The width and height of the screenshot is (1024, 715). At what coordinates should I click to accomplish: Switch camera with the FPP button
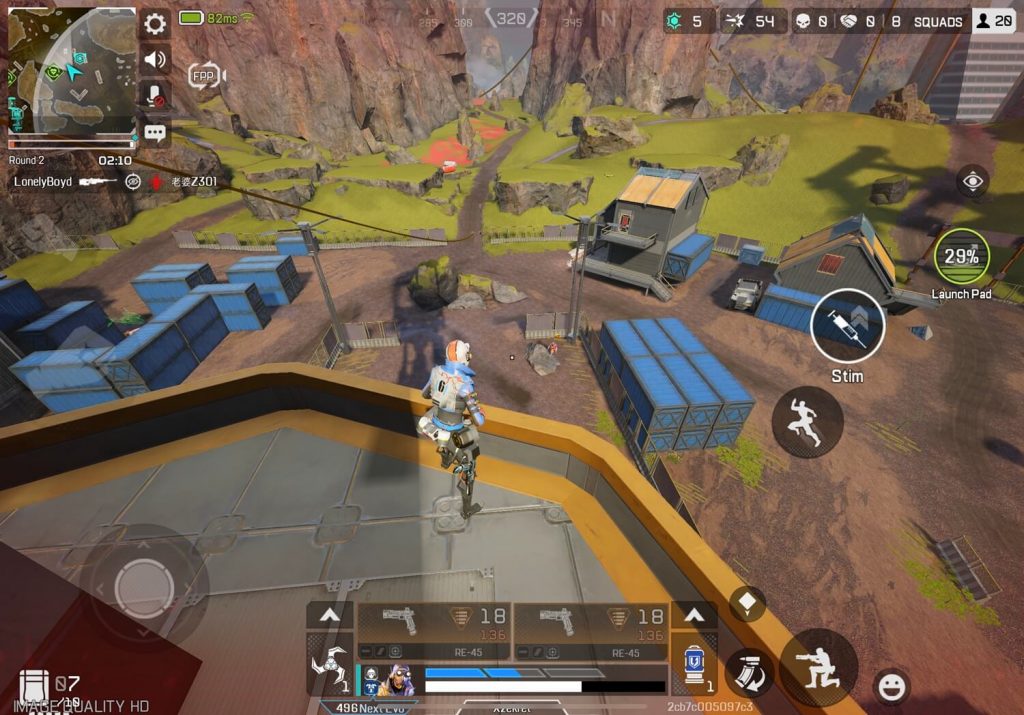pos(205,75)
